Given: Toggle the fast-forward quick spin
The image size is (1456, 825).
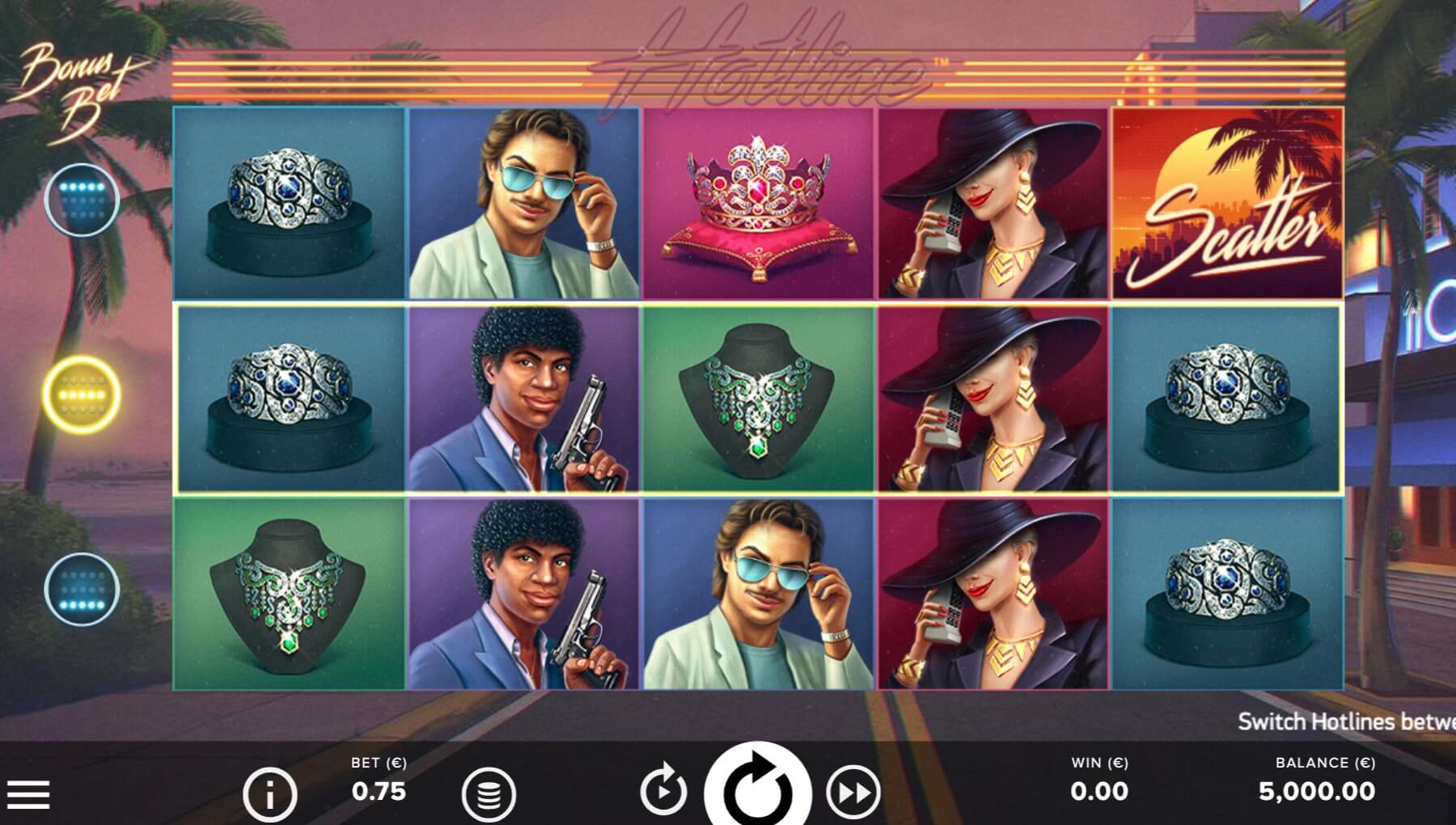Looking at the screenshot, I should (x=853, y=792).
